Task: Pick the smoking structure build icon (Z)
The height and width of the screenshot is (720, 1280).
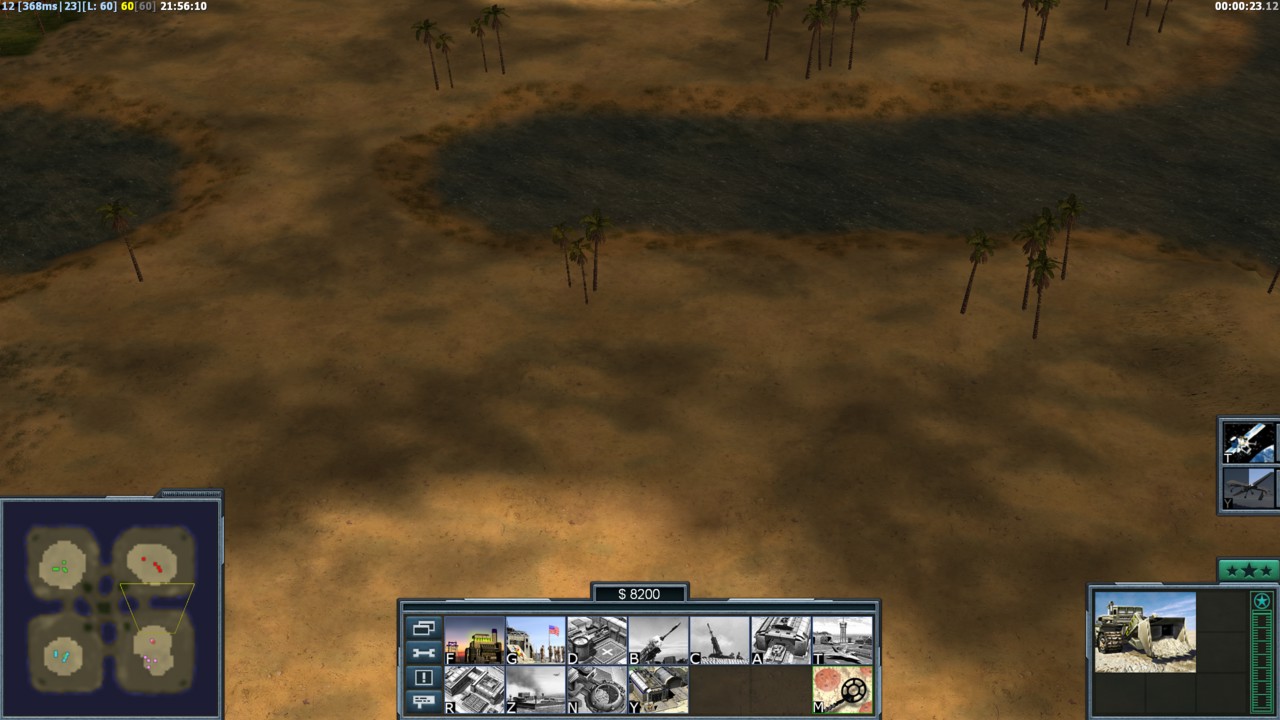Action: [x=535, y=690]
